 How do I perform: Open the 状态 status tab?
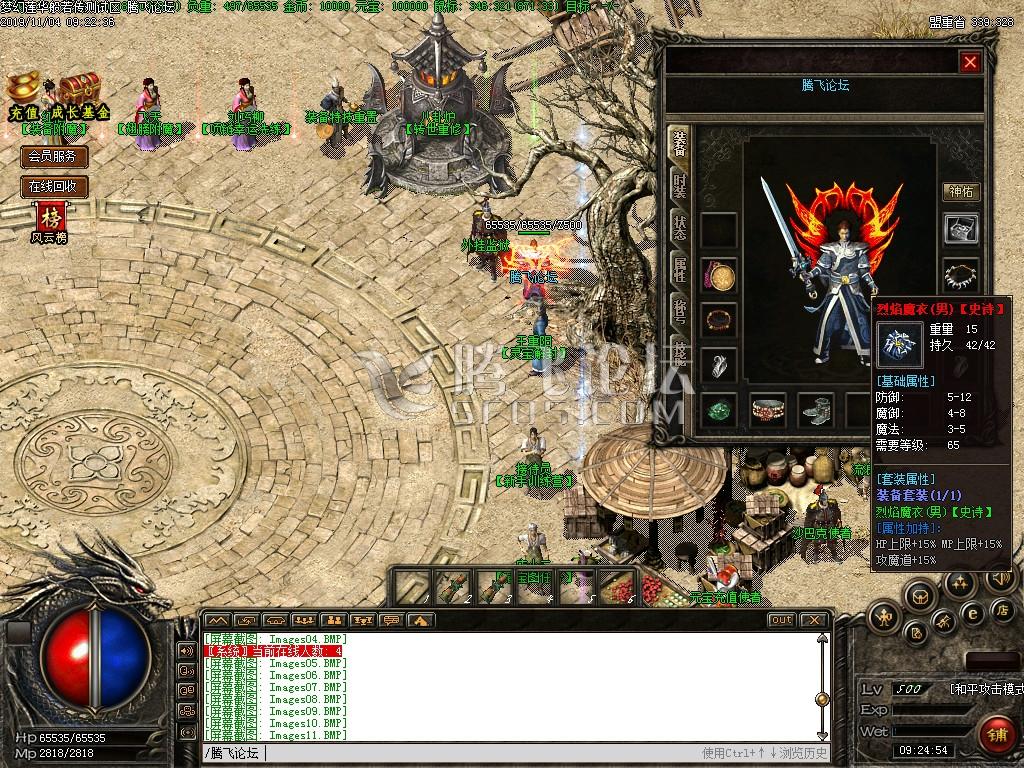[x=680, y=226]
